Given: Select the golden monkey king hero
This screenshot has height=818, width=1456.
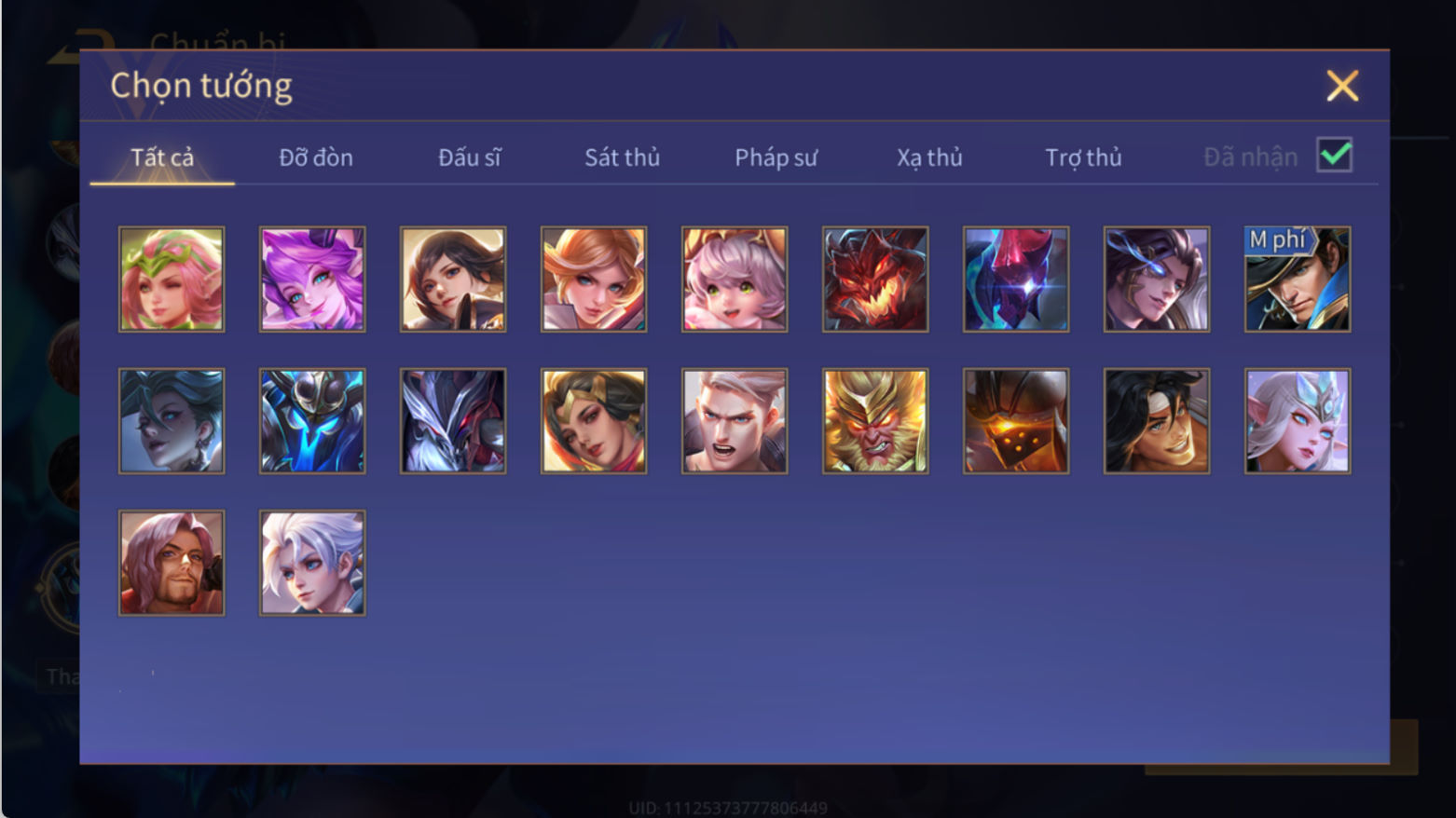Looking at the screenshot, I should tap(875, 421).
